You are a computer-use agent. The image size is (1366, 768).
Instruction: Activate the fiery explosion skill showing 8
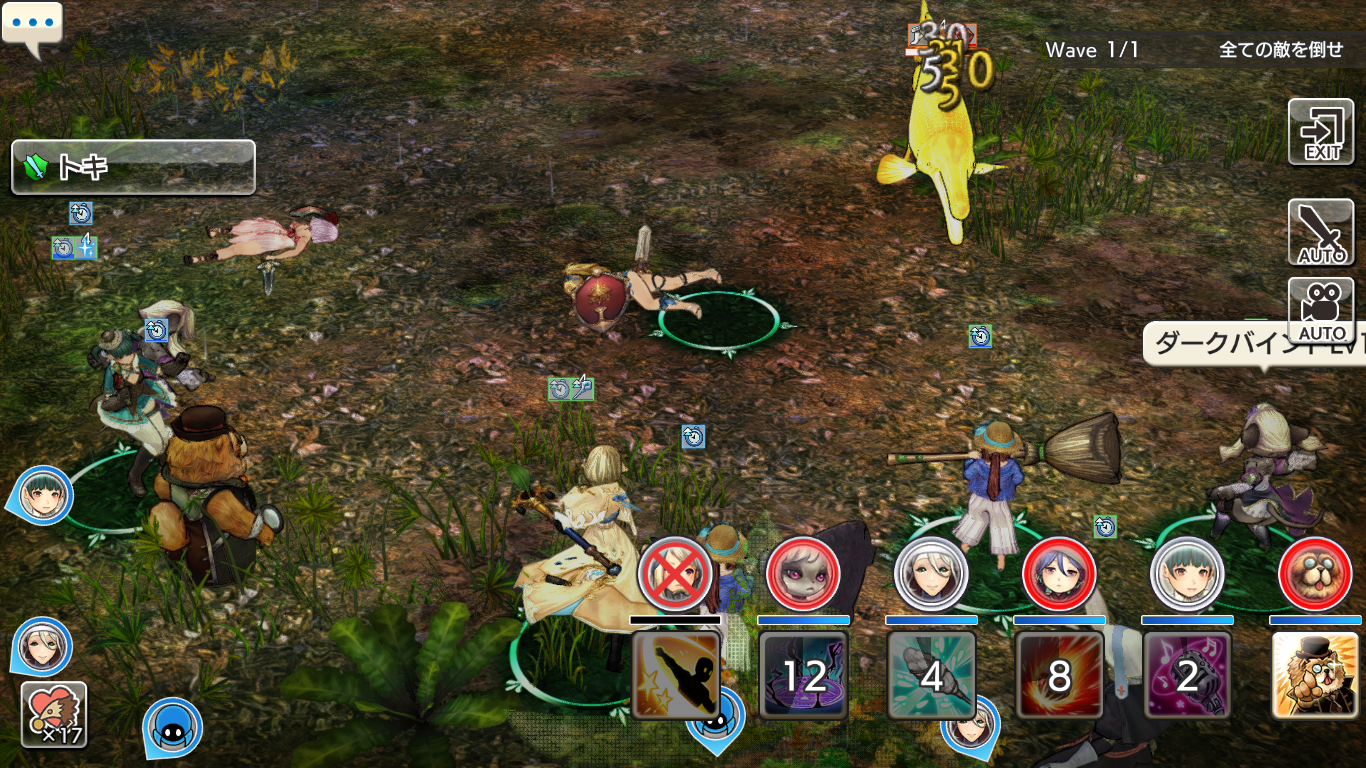click(1059, 675)
